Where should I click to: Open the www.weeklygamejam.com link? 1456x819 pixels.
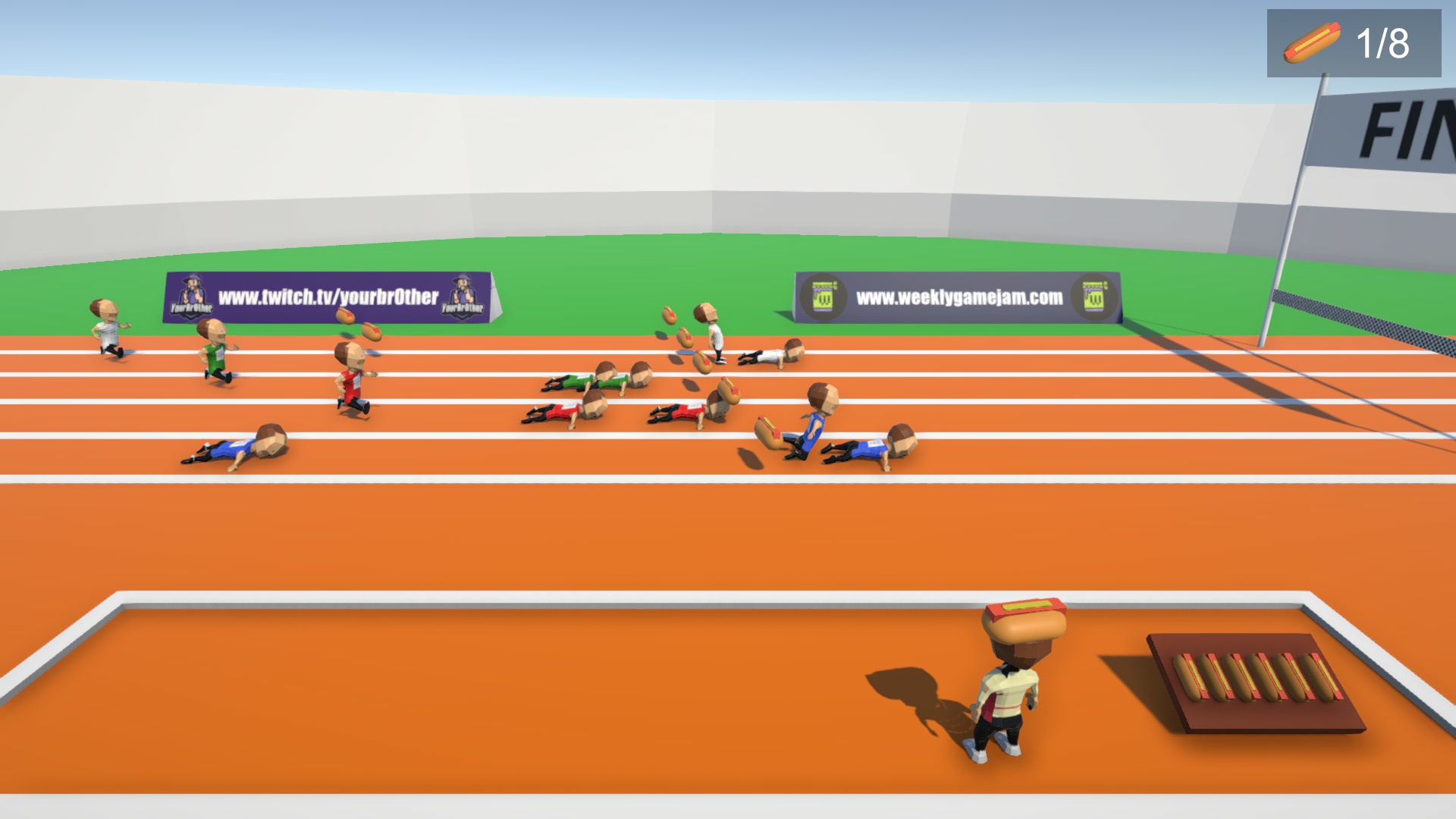tap(958, 296)
